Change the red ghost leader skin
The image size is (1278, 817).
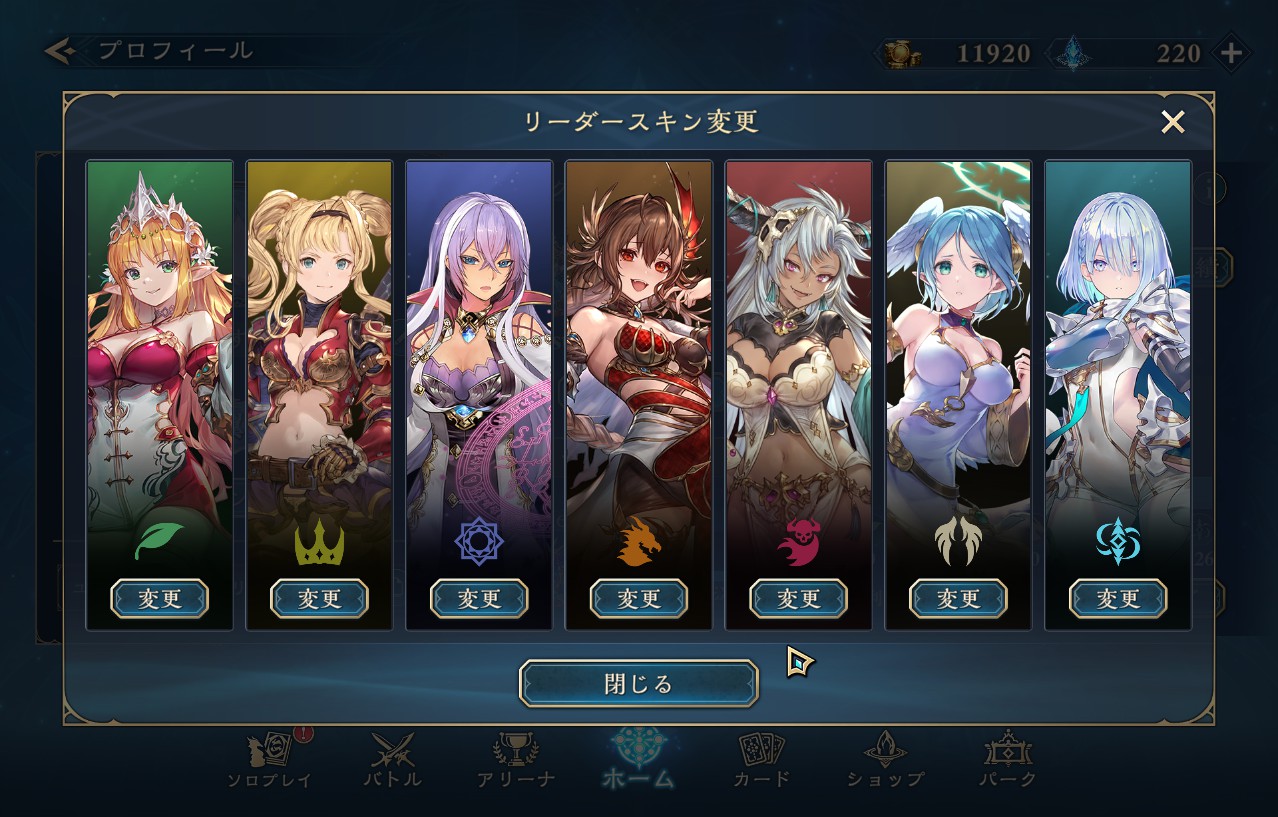click(x=798, y=599)
